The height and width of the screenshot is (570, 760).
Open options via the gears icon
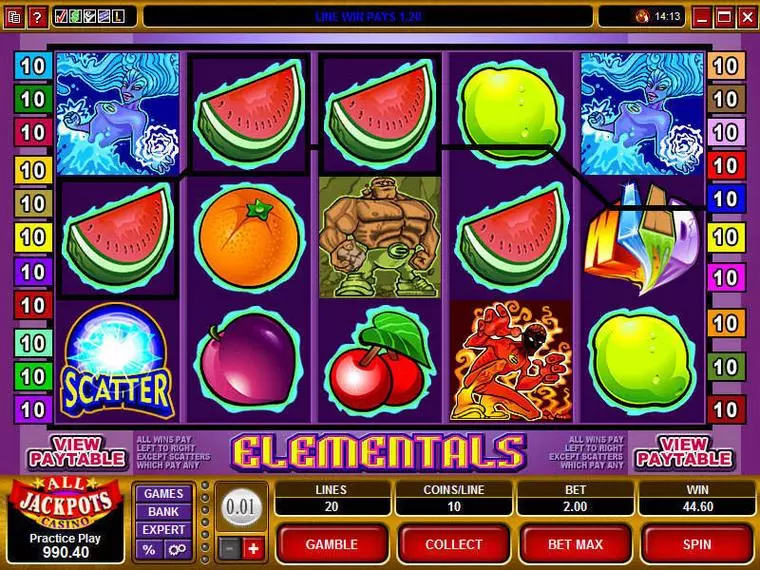point(176,549)
